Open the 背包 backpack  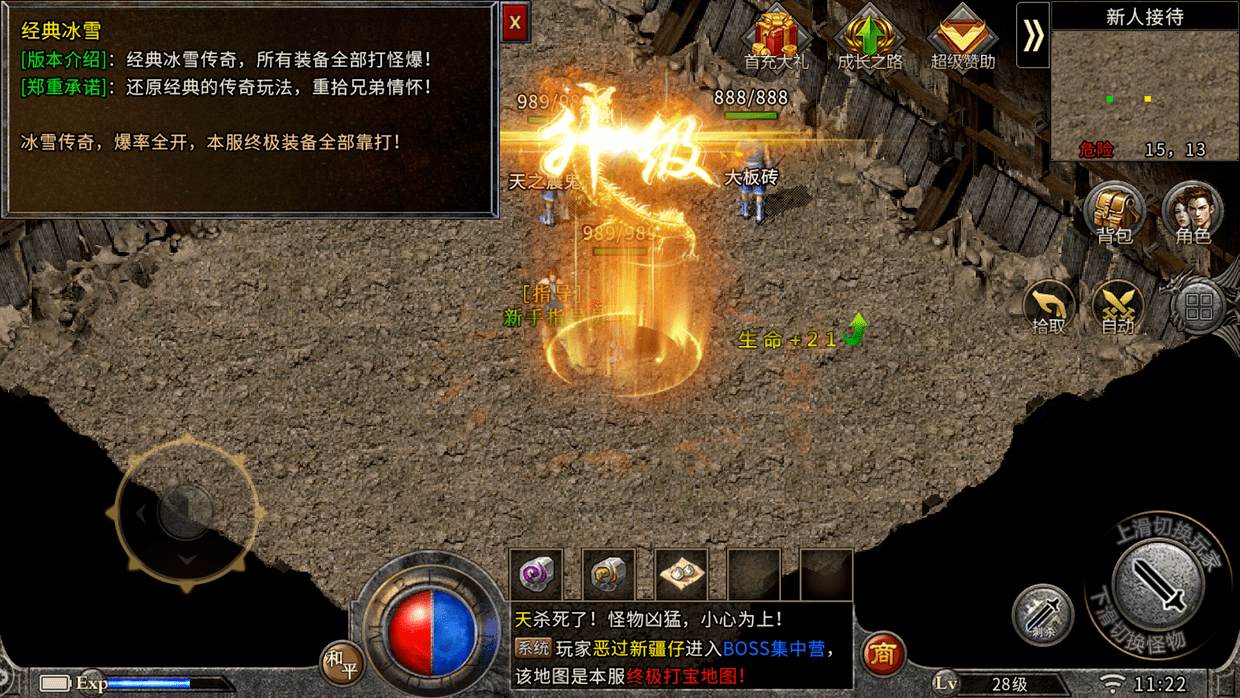click(1113, 212)
